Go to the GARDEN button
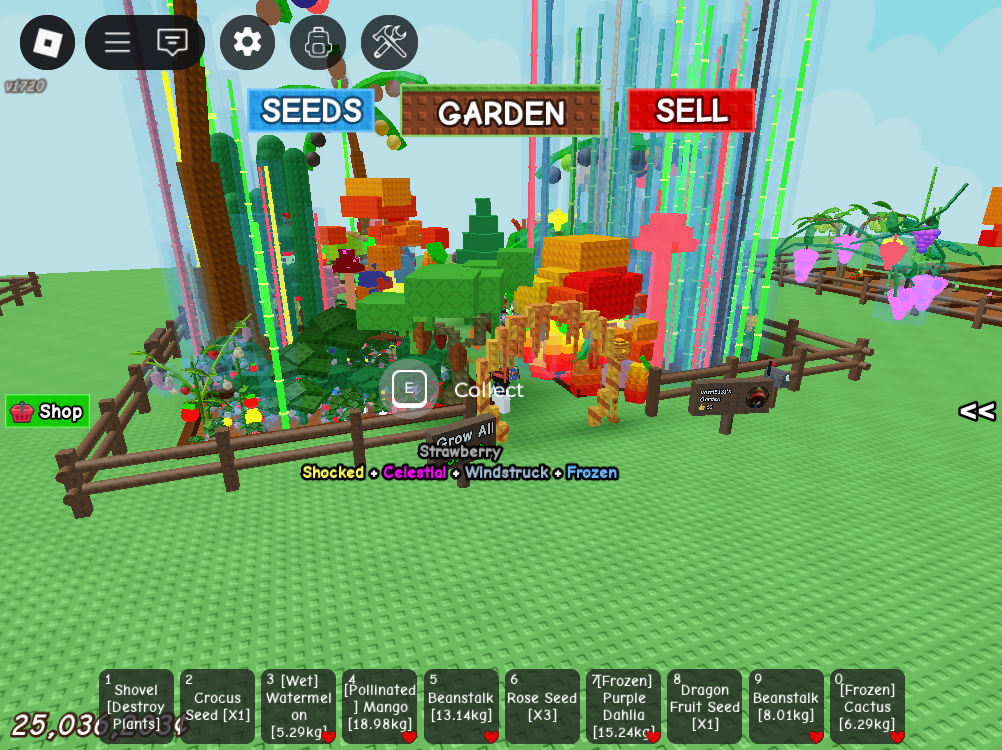The image size is (1002, 750). pos(501,112)
